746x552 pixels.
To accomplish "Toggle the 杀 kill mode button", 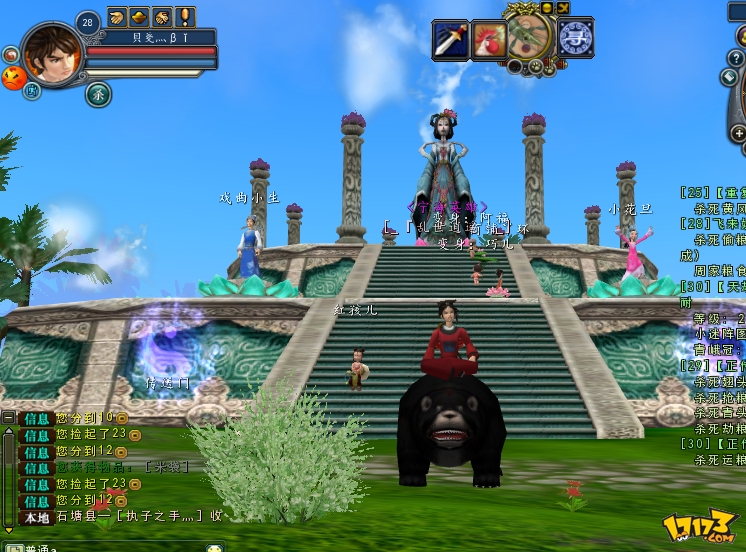I will click(99, 94).
